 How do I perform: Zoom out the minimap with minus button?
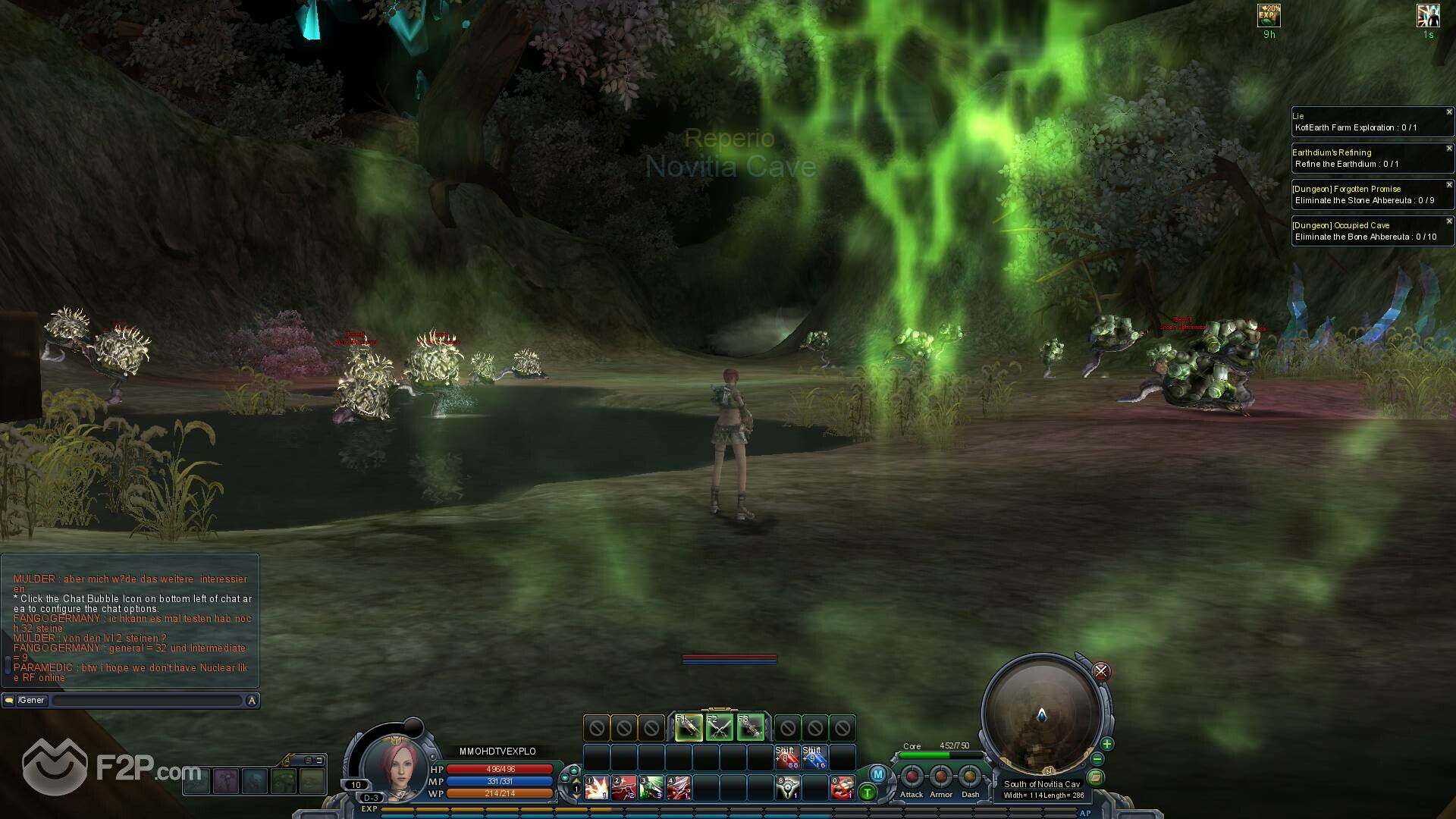click(1097, 759)
